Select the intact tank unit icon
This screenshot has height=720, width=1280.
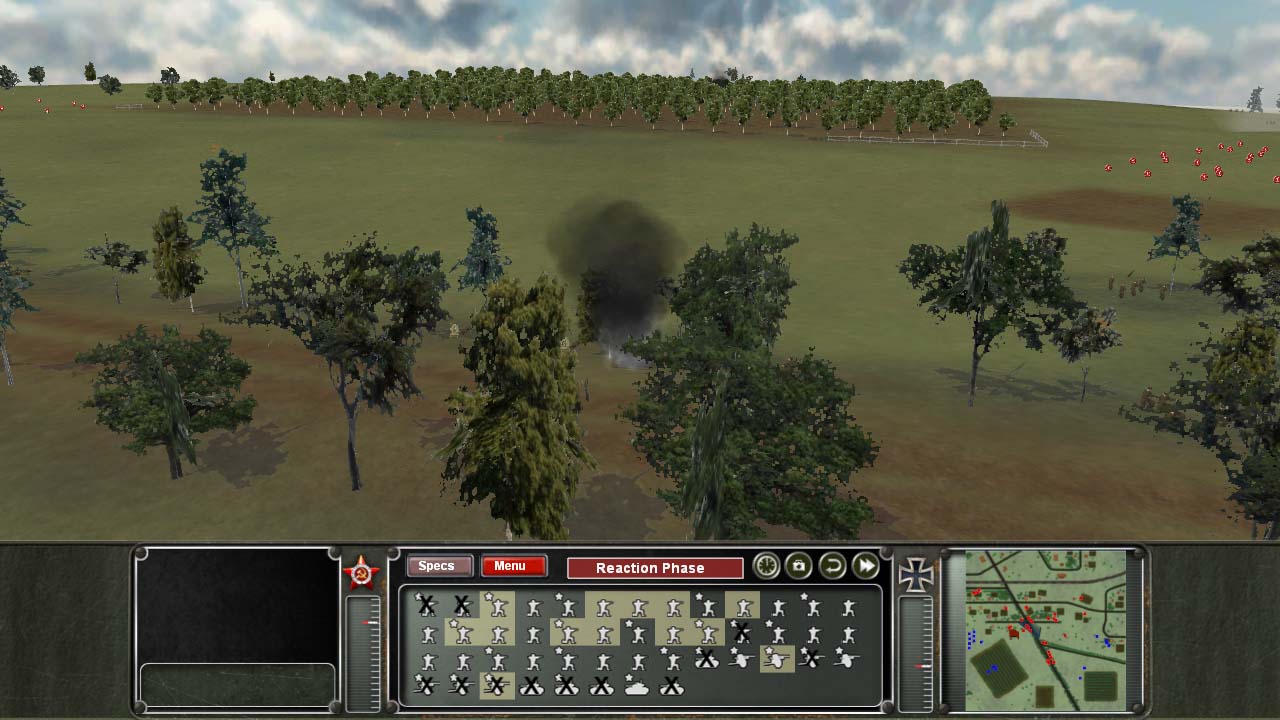click(x=637, y=686)
